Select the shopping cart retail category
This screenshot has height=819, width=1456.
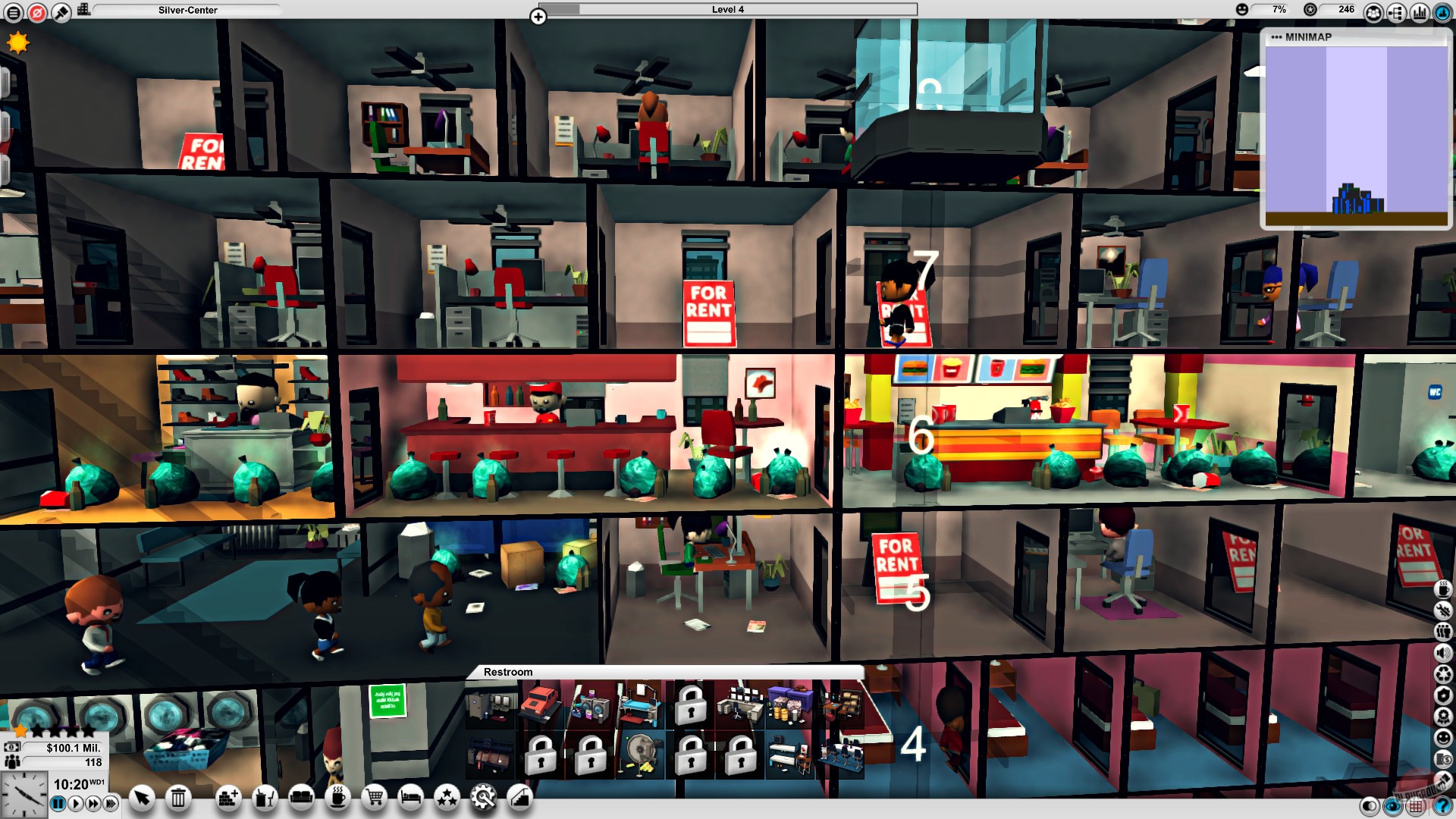coord(374,799)
